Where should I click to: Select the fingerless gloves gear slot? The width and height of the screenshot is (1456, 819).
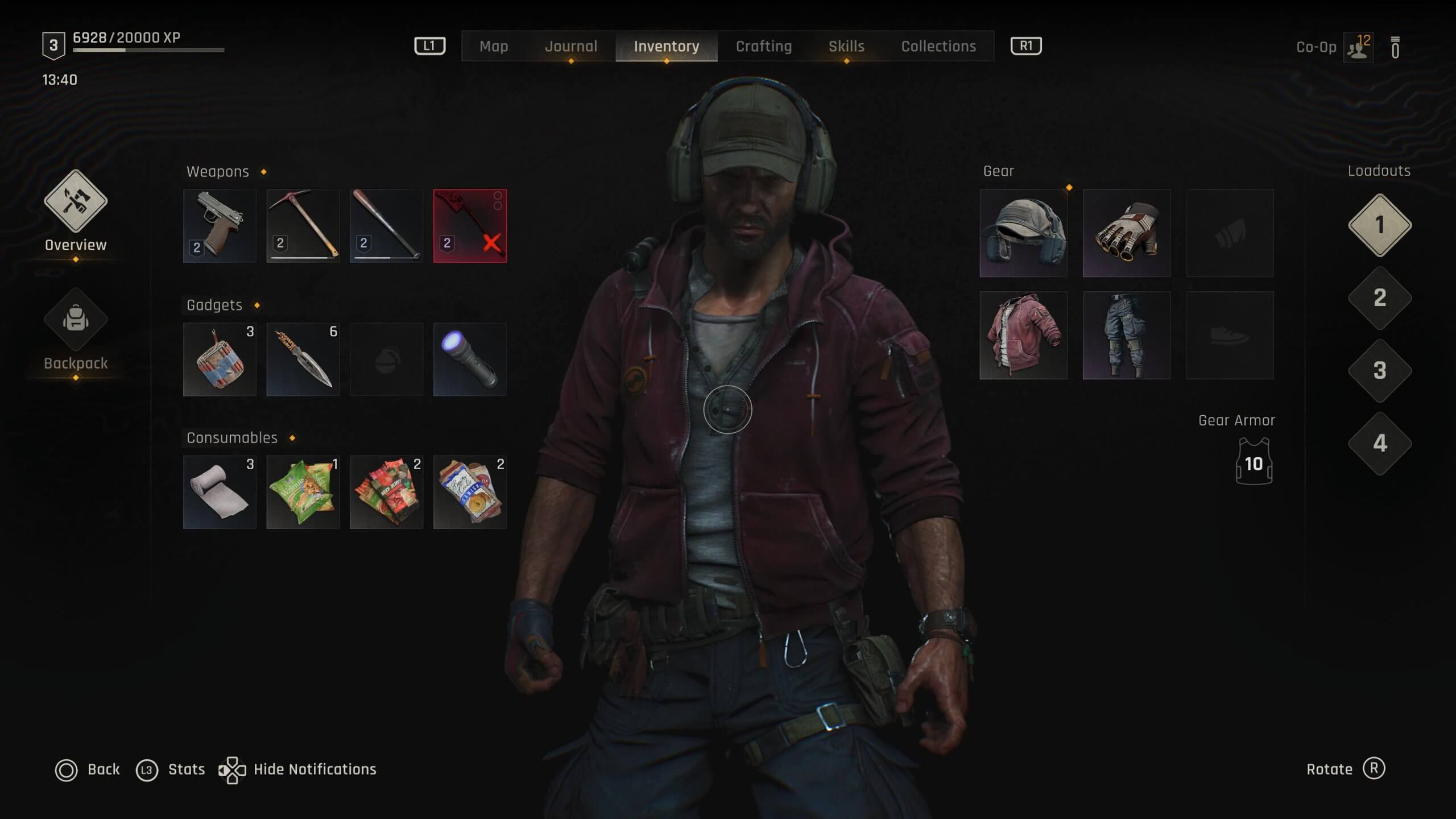click(x=1126, y=233)
